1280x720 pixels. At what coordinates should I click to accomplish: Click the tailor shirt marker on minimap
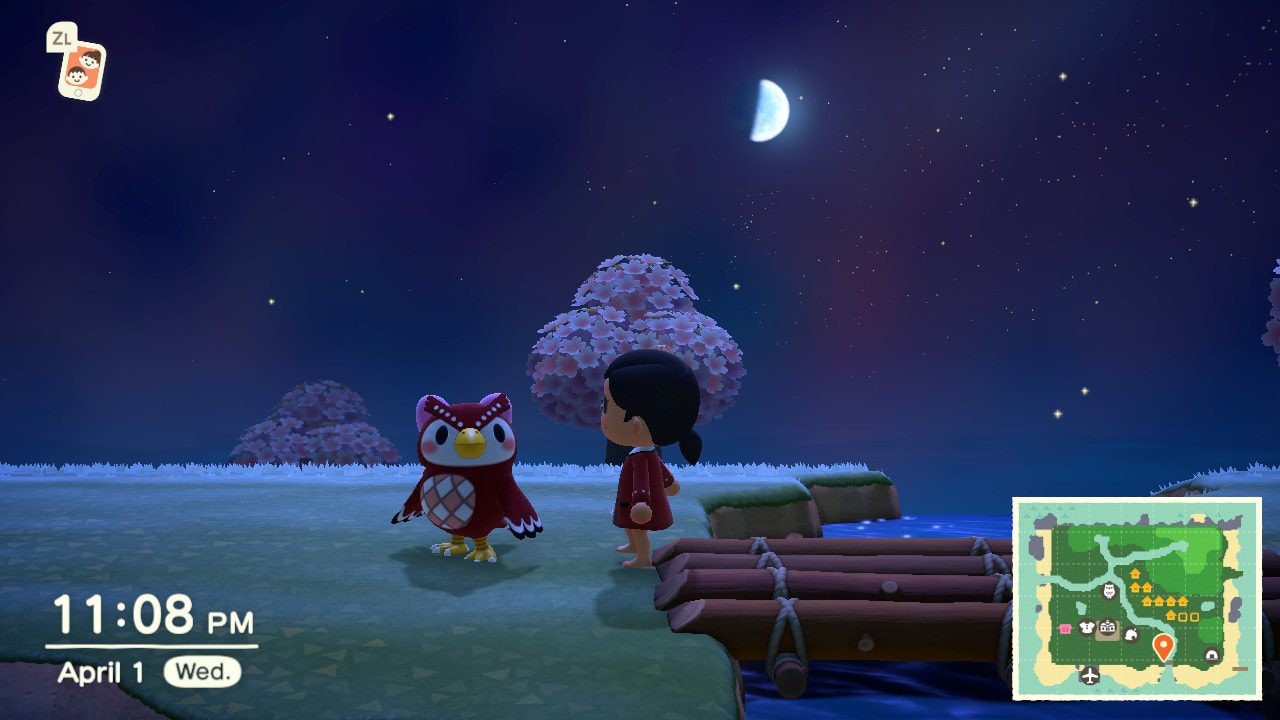coord(1086,628)
